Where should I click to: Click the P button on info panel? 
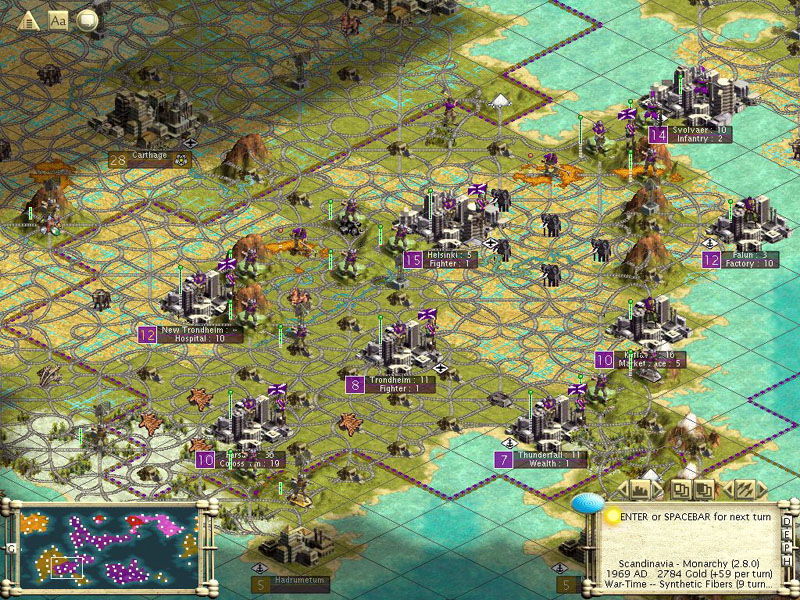pyautogui.click(x=788, y=545)
